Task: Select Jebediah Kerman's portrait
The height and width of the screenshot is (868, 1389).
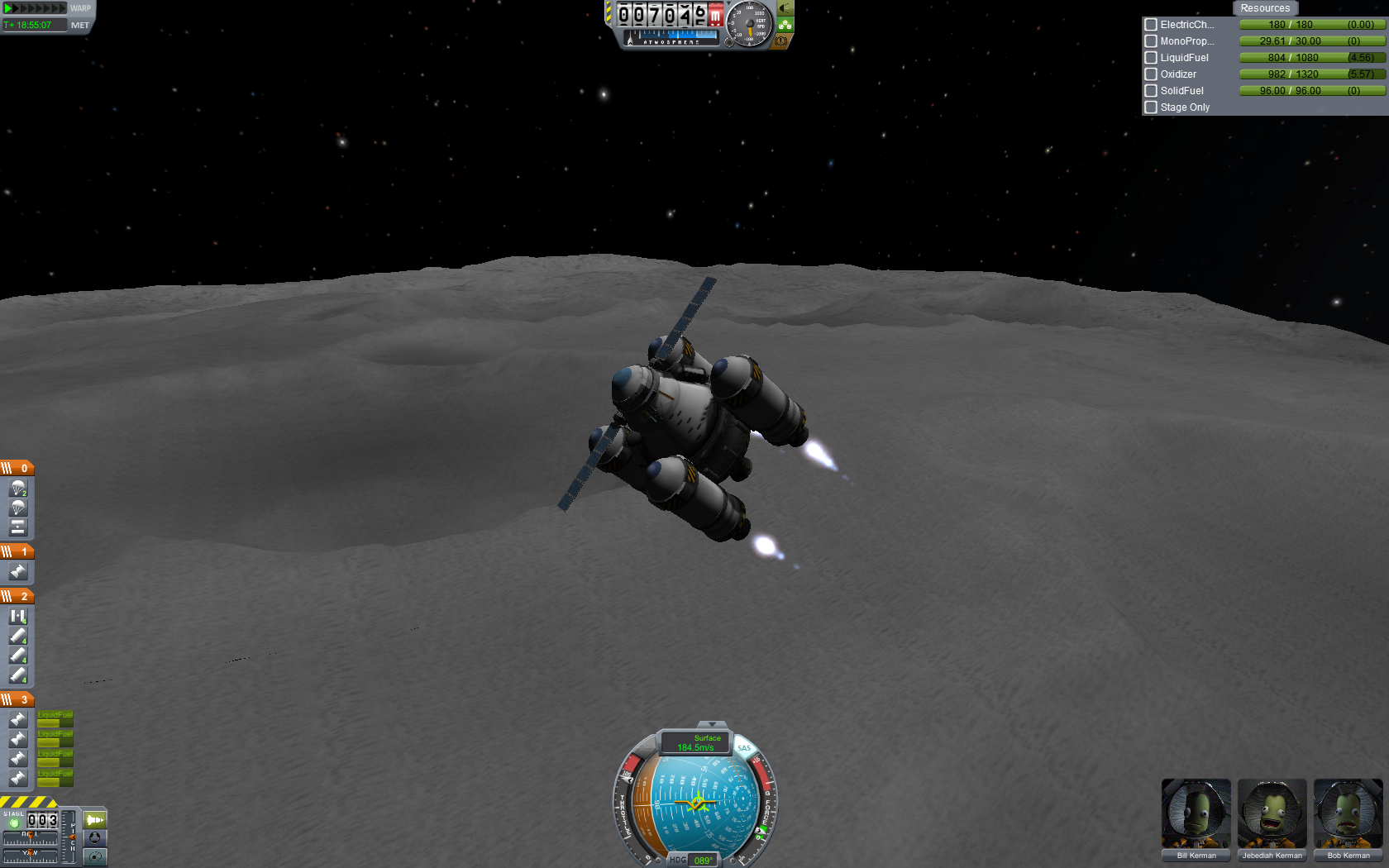Action: pyautogui.click(x=1272, y=814)
